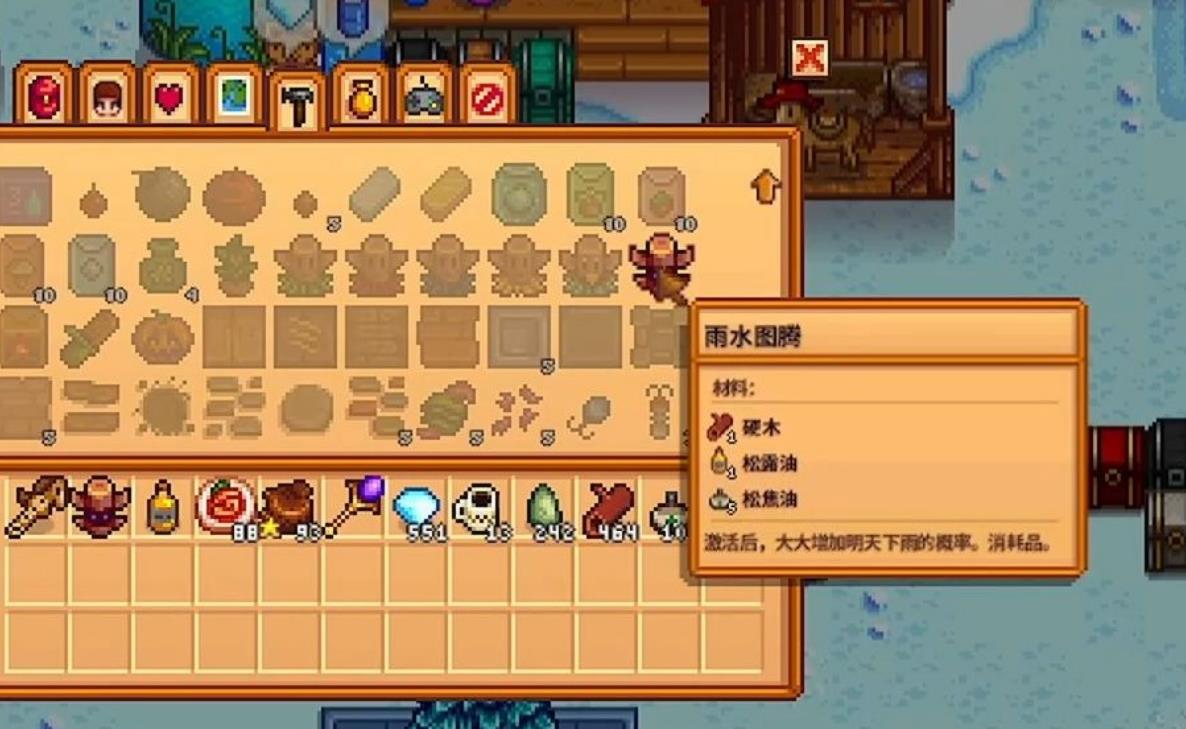
Task: Open the collections tab with gold jar
Action: pos(361,99)
